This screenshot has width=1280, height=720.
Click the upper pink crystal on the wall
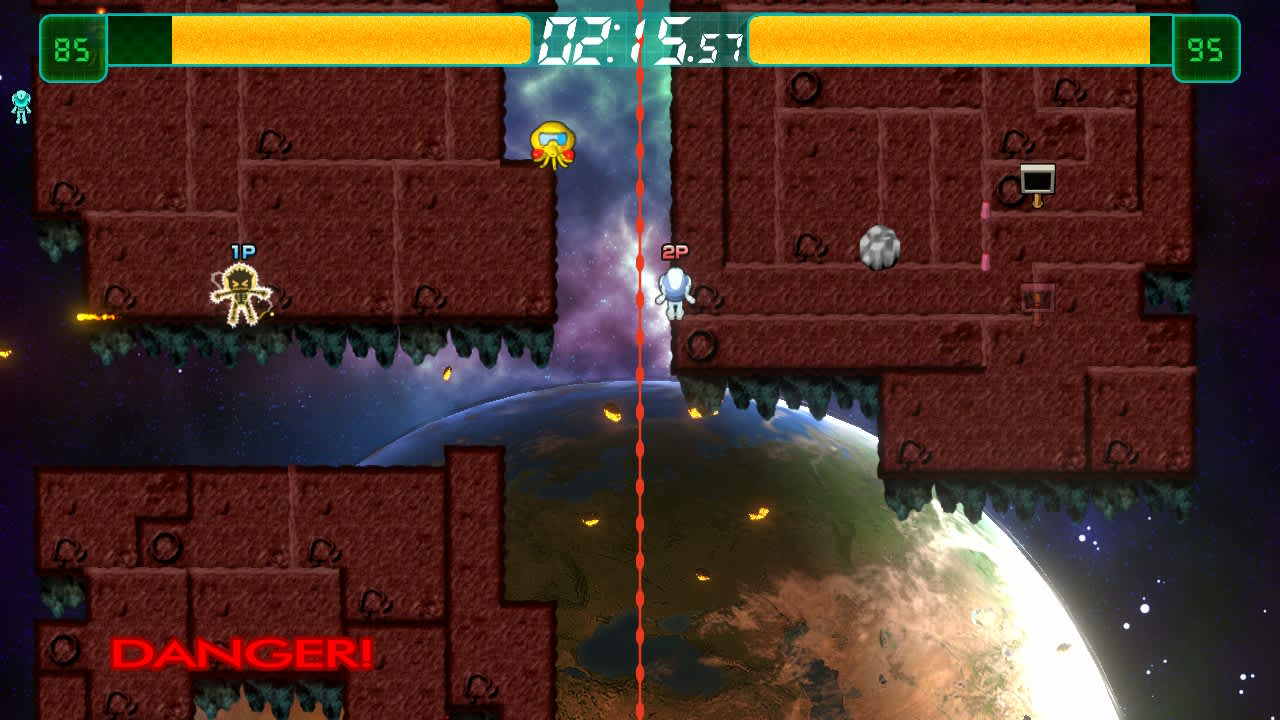pos(986,208)
